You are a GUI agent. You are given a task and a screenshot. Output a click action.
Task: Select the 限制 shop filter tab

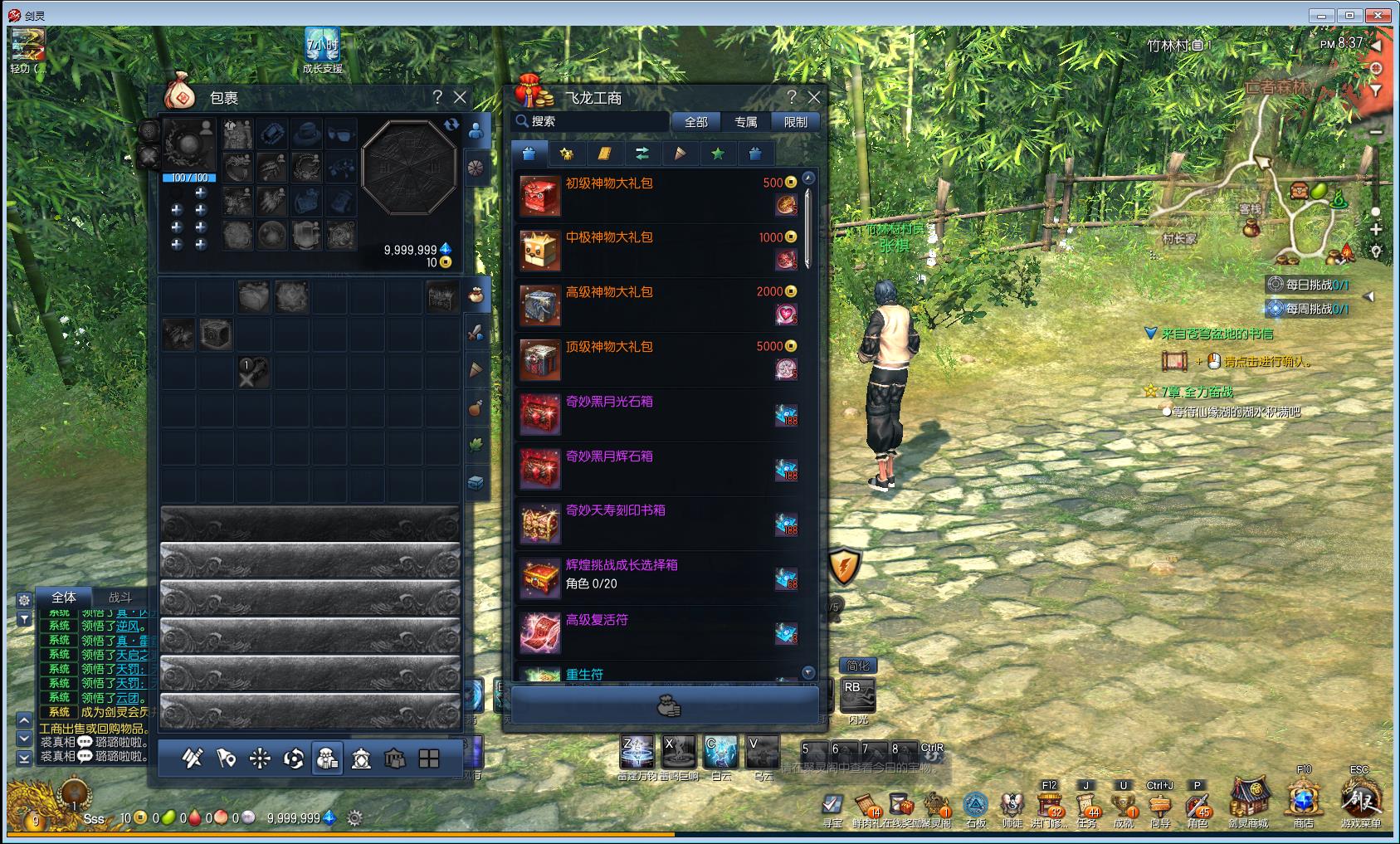(x=795, y=122)
